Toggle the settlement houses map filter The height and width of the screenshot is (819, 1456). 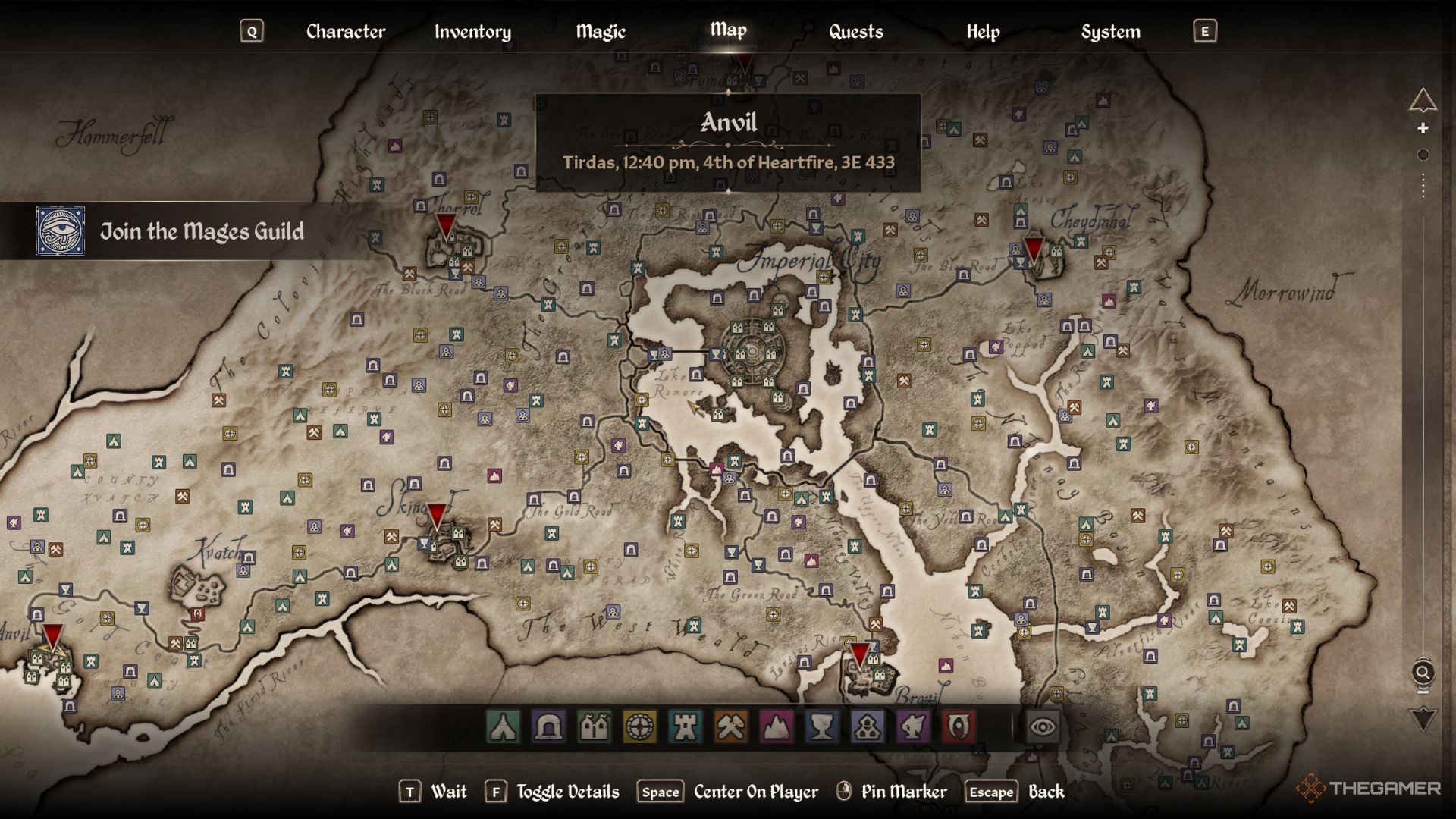point(594,726)
